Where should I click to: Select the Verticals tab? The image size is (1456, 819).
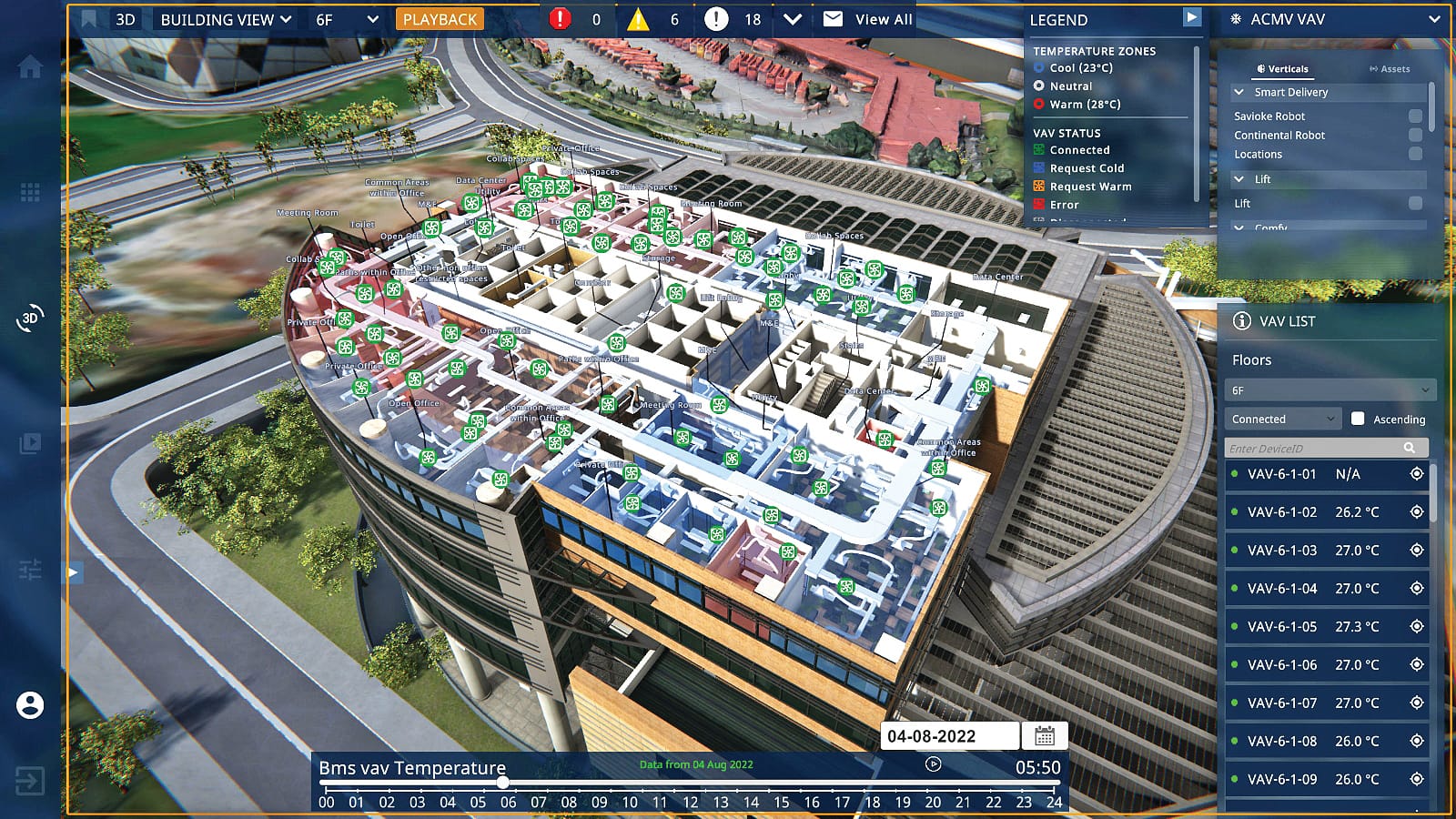[x=1284, y=68]
